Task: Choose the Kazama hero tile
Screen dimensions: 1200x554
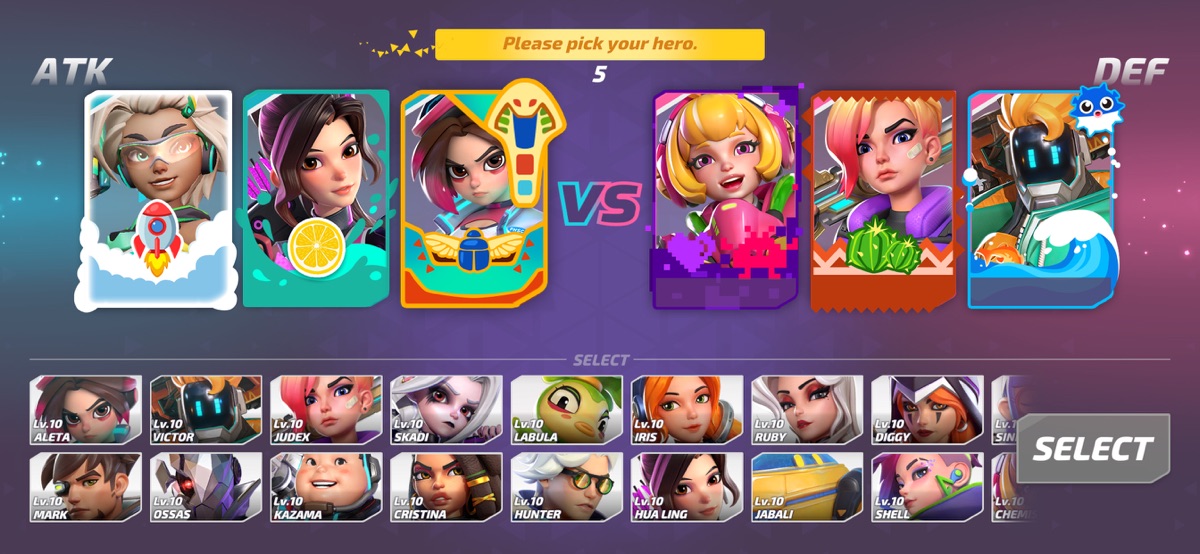Action: pyautogui.click(x=326, y=487)
